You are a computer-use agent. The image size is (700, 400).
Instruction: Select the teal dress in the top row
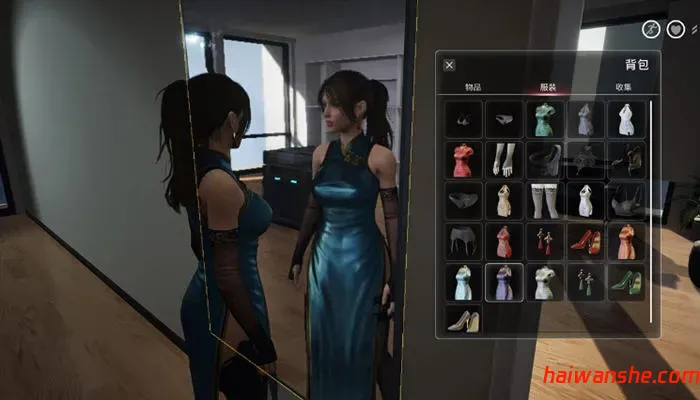tap(545, 120)
